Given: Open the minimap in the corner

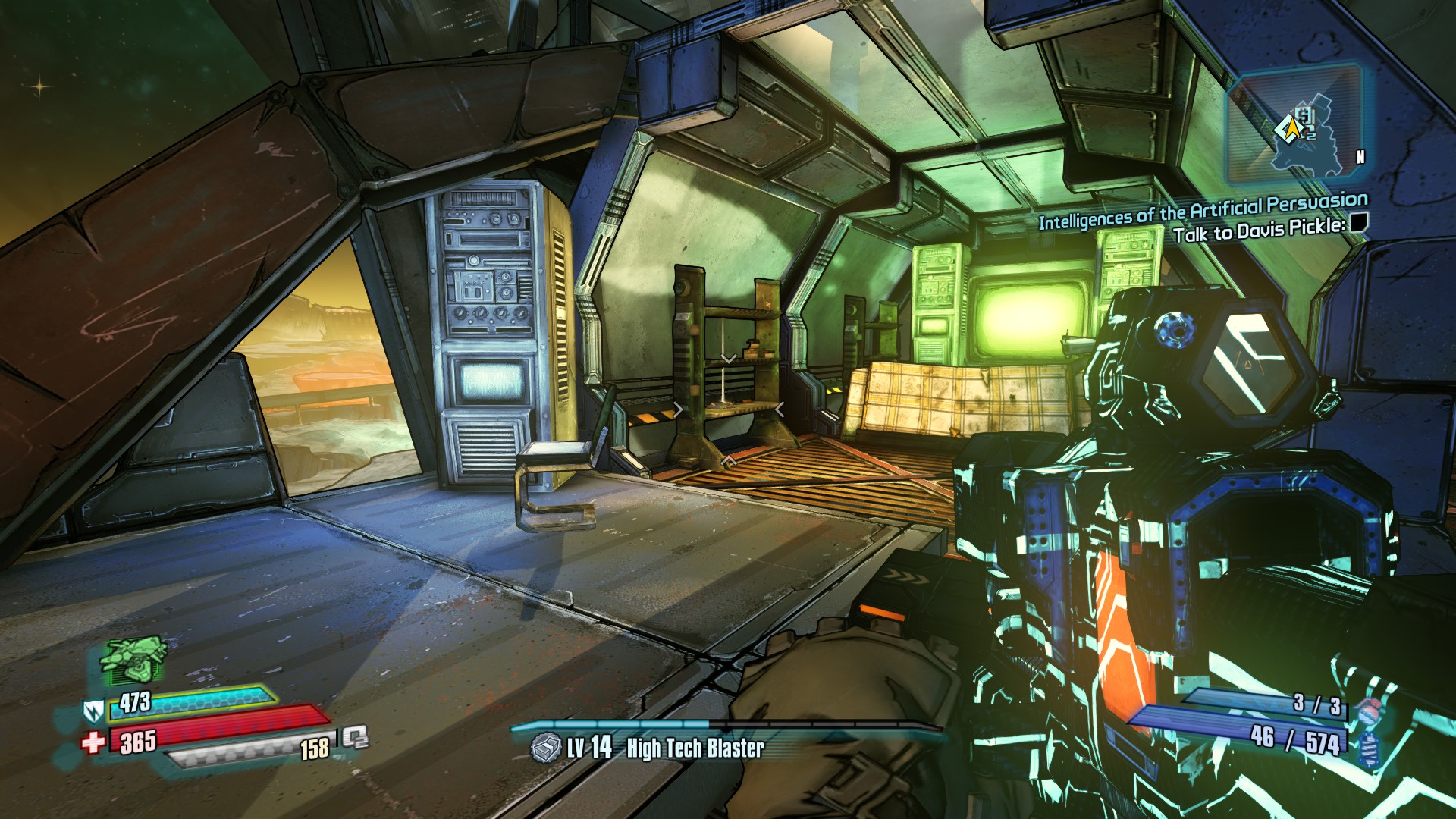Looking at the screenshot, I should click(x=1294, y=127).
